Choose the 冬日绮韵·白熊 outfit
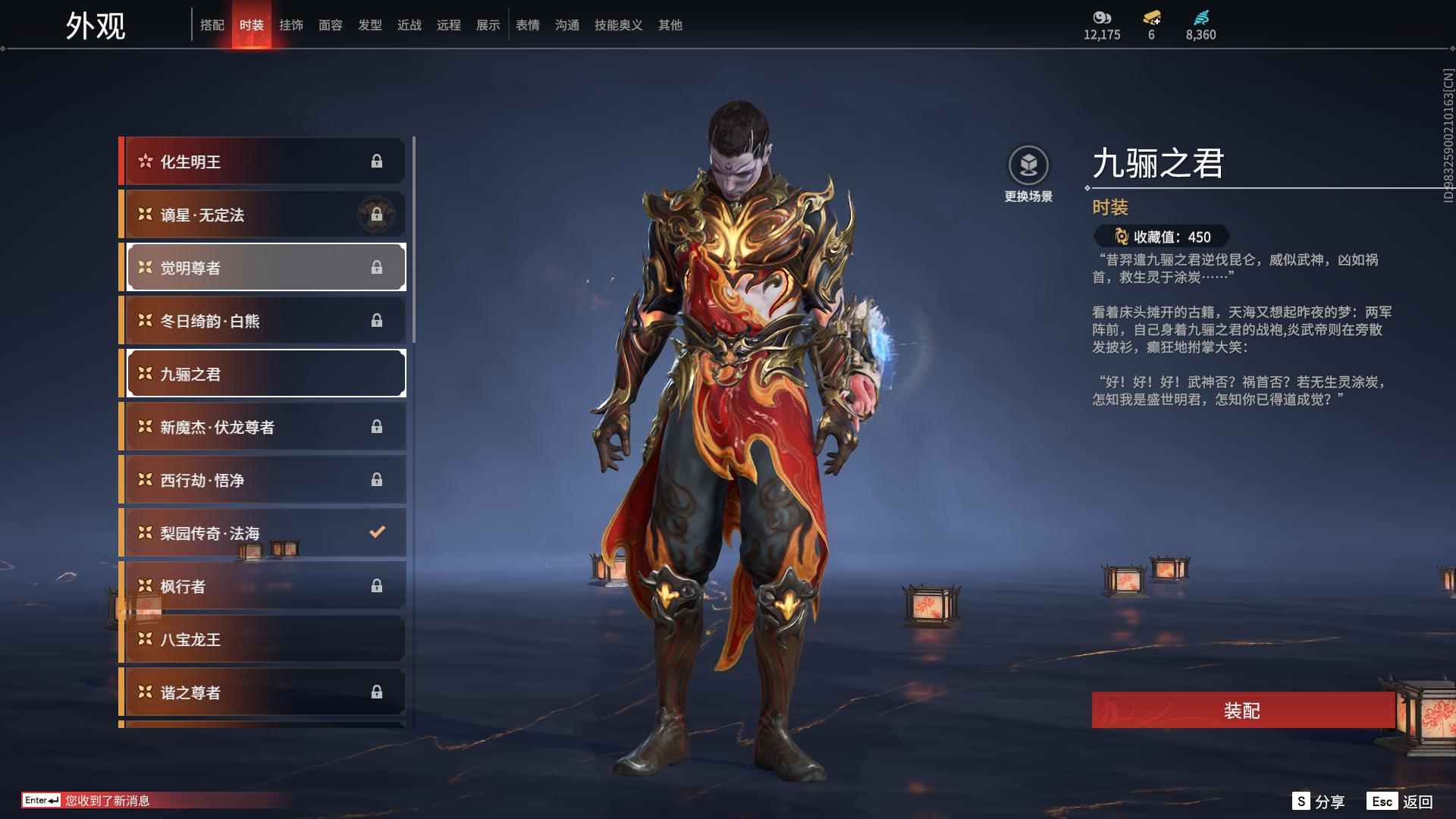 [264, 321]
